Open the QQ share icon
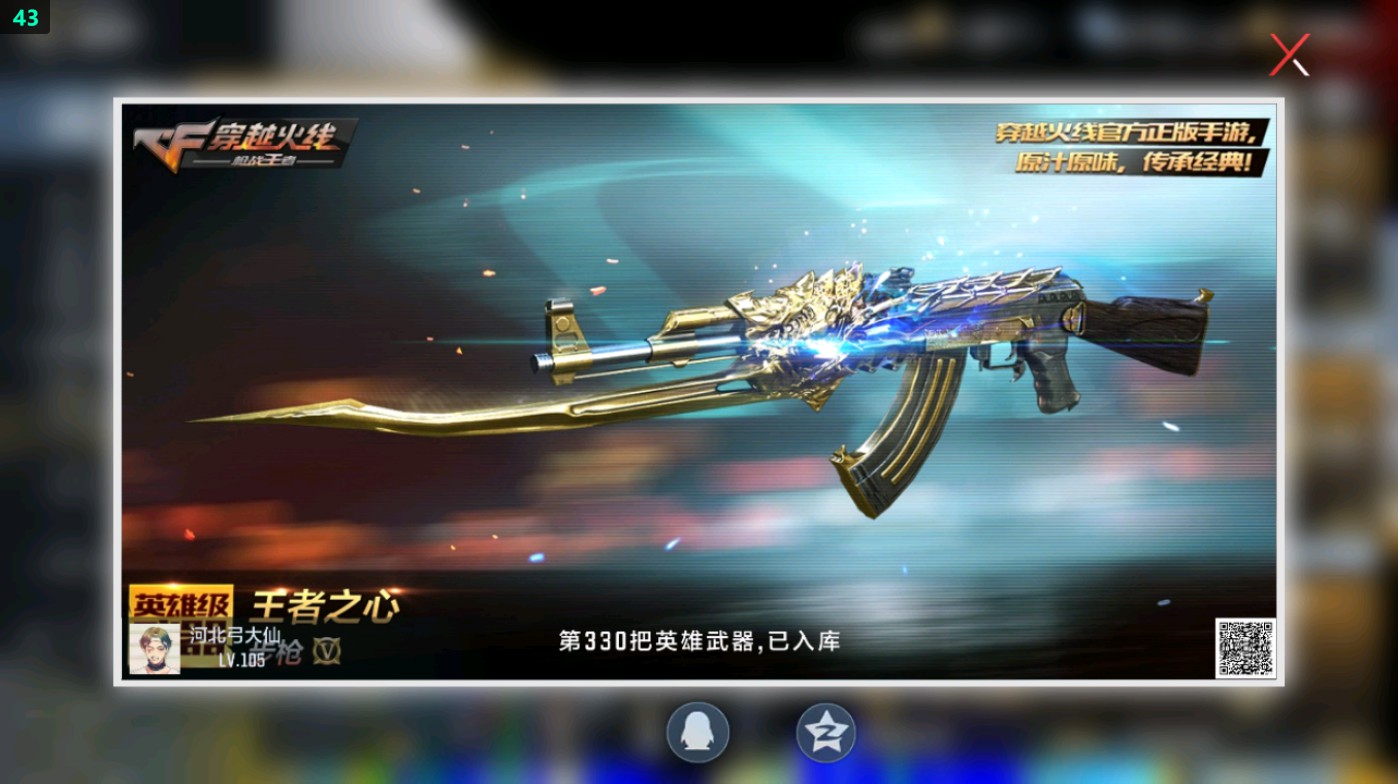Image resolution: width=1398 pixels, height=784 pixels. pyautogui.click(x=697, y=731)
